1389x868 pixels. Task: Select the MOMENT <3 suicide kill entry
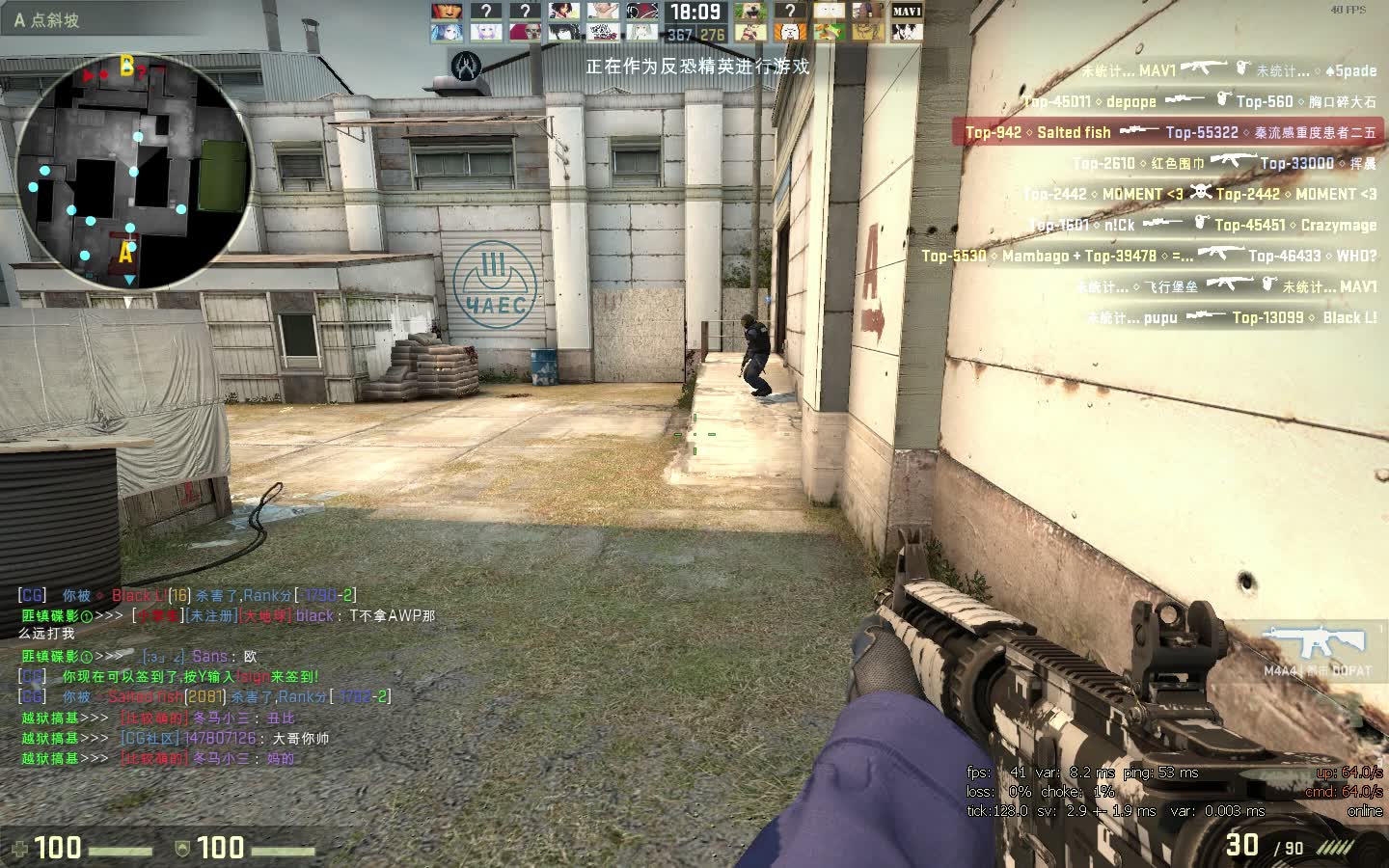[1200, 194]
